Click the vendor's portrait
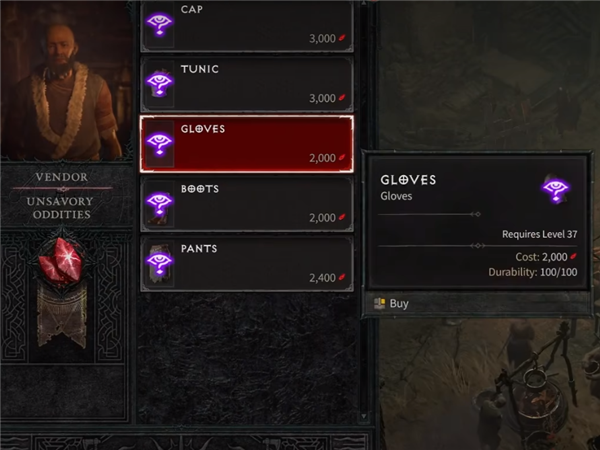 point(65,78)
